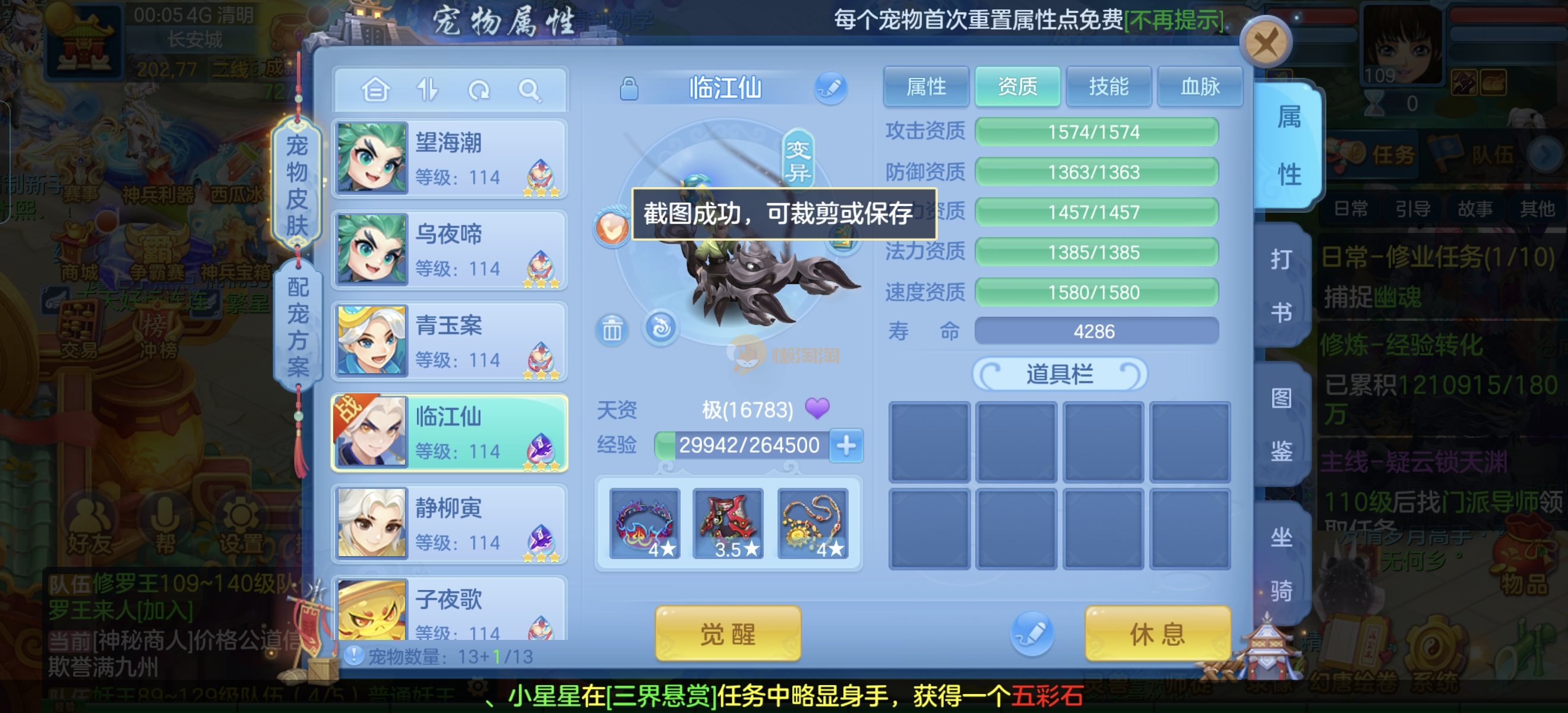Click the yellow 觉醒 awaken button
The image size is (1568, 713).
point(728,634)
